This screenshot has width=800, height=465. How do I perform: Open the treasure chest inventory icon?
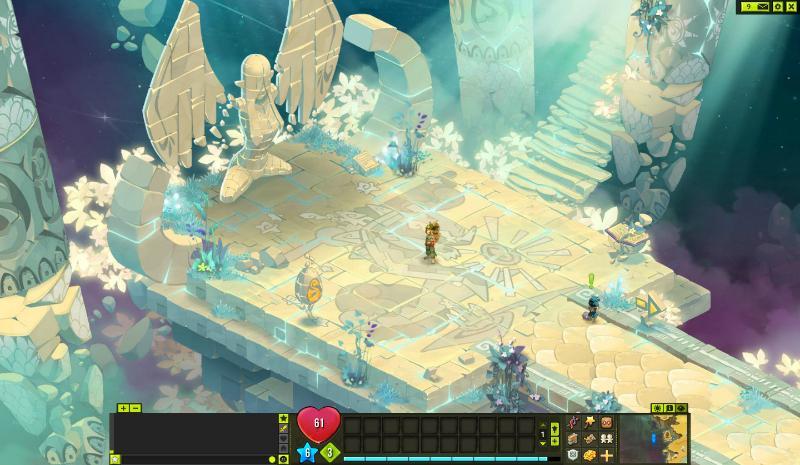573,438
